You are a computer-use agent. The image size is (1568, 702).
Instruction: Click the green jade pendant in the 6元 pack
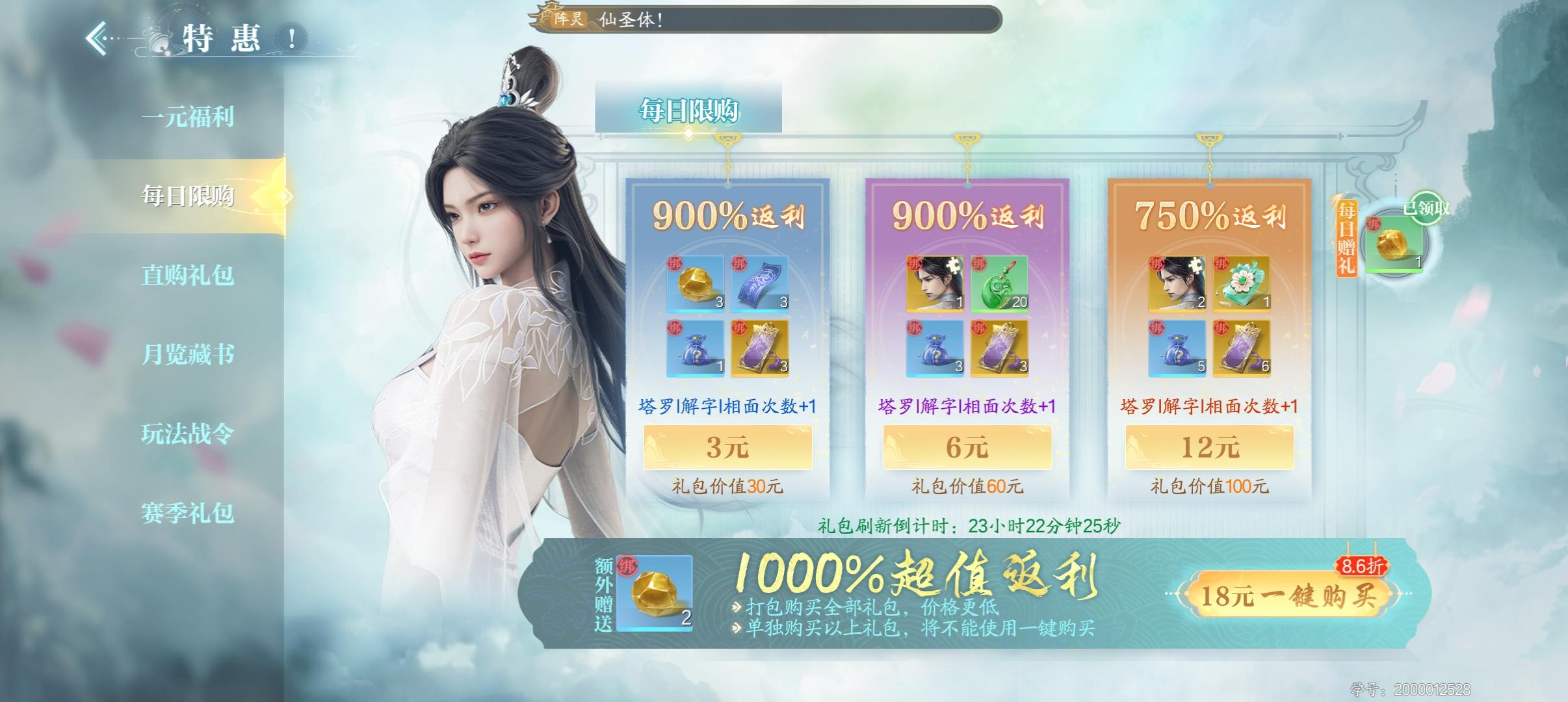coord(999,283)
